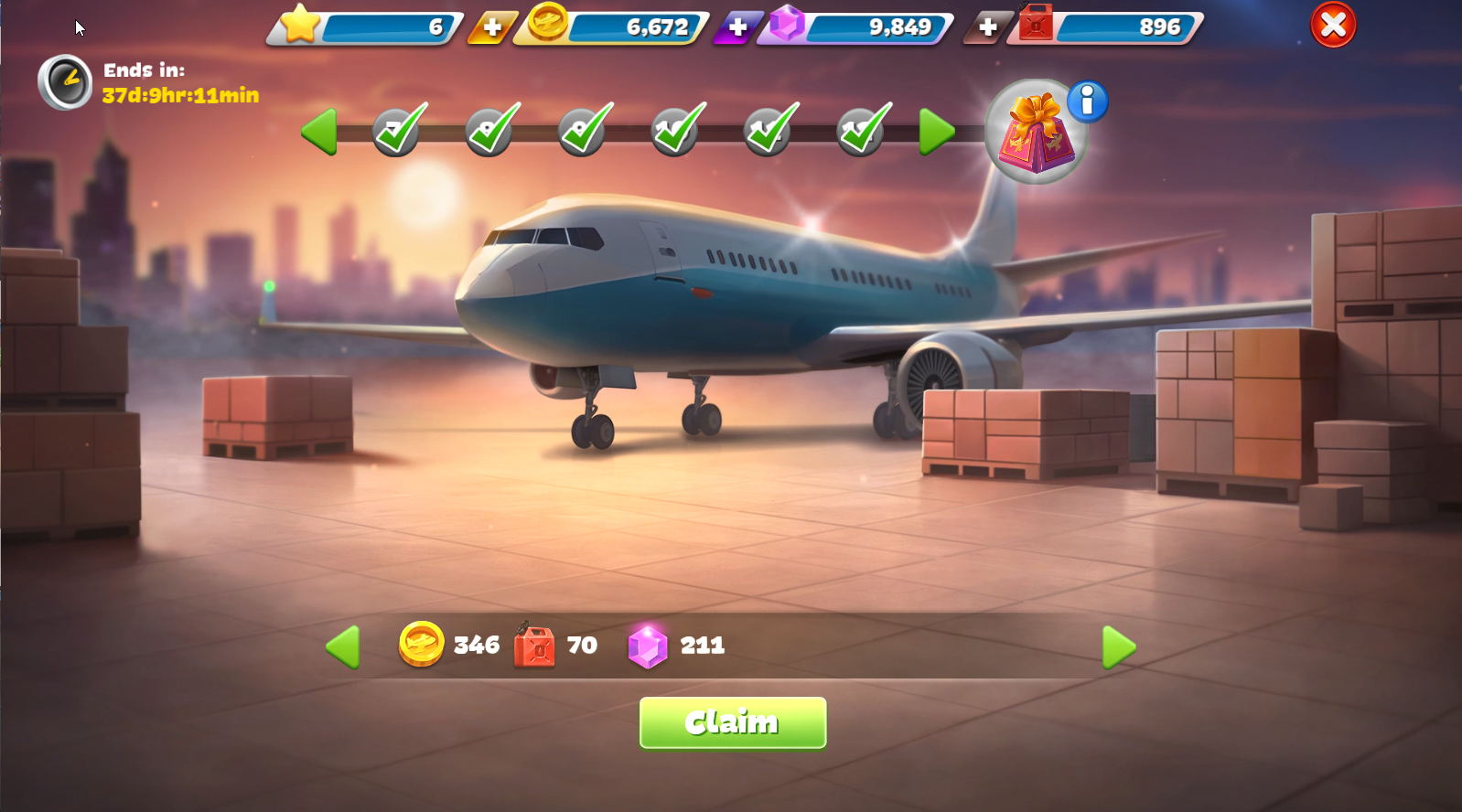
Task: Click the gift box reward icon
Action: pos(1035,137)
